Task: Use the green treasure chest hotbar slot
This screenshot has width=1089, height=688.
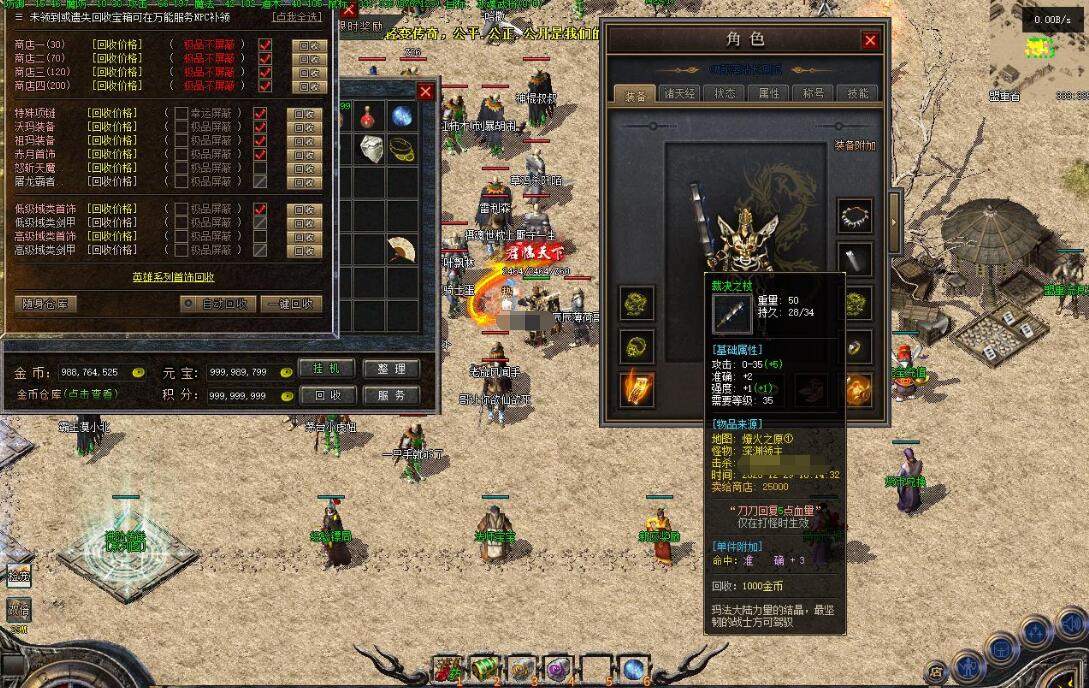Action: pyautogui.click(x=485, y=668)
